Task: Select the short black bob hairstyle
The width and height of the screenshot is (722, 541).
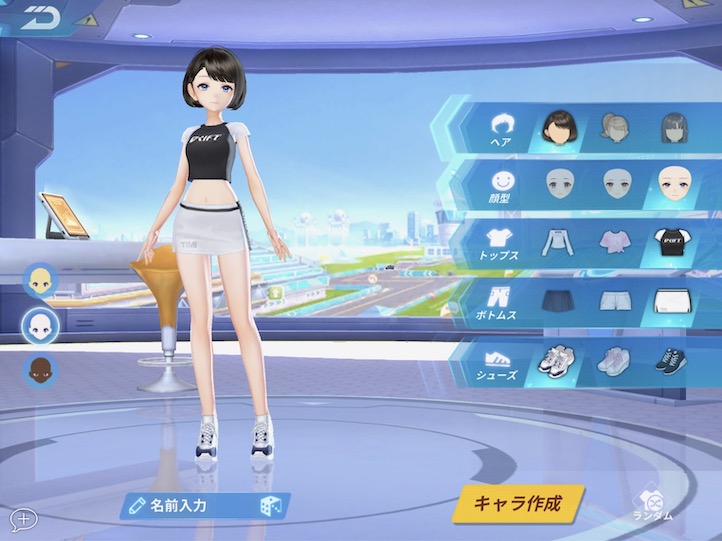Action: (558, 127)
